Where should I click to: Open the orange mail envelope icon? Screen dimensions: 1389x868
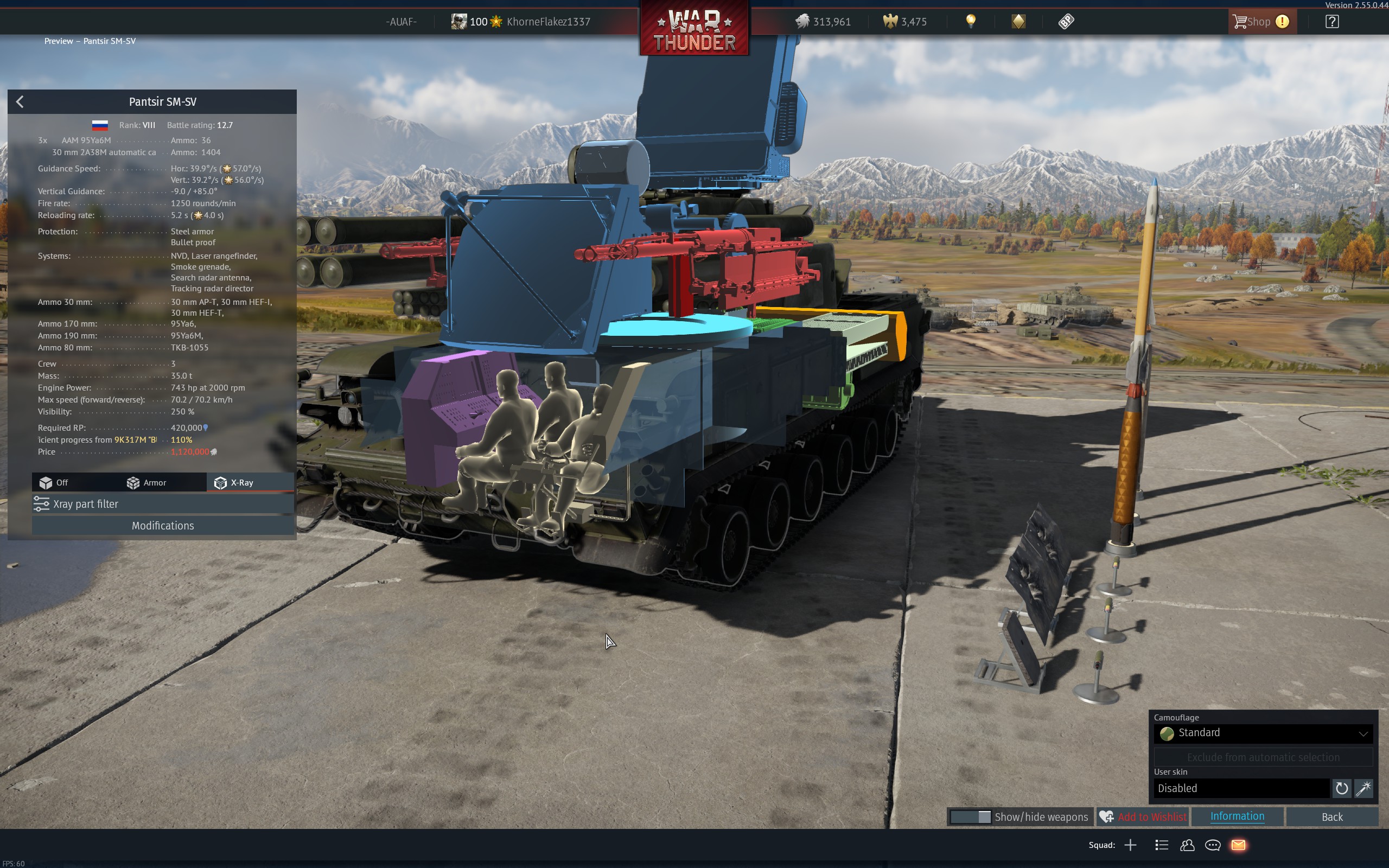pos(1238,845)
